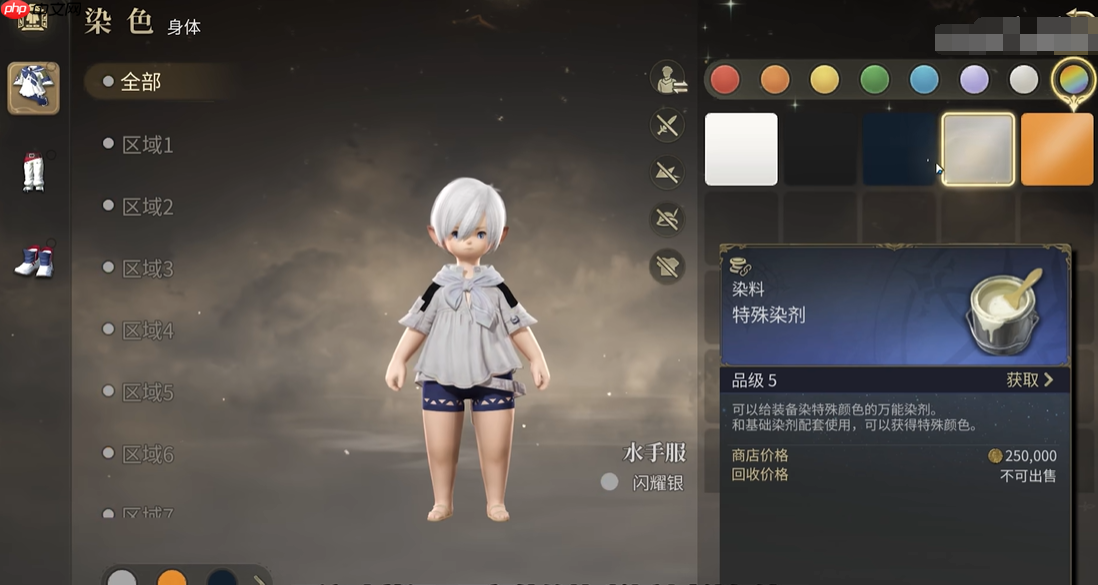Choose 区域4 dye region

point(146,331)
